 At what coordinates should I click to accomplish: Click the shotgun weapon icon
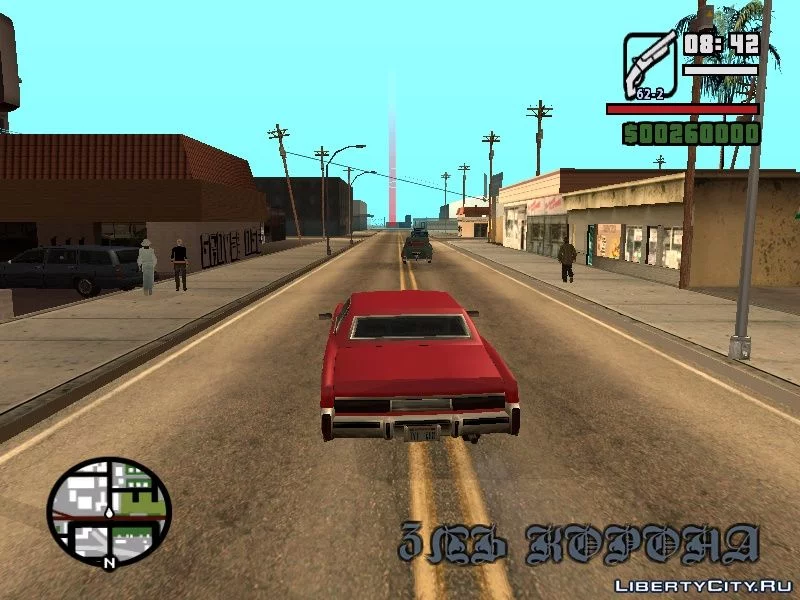(650, 65)
